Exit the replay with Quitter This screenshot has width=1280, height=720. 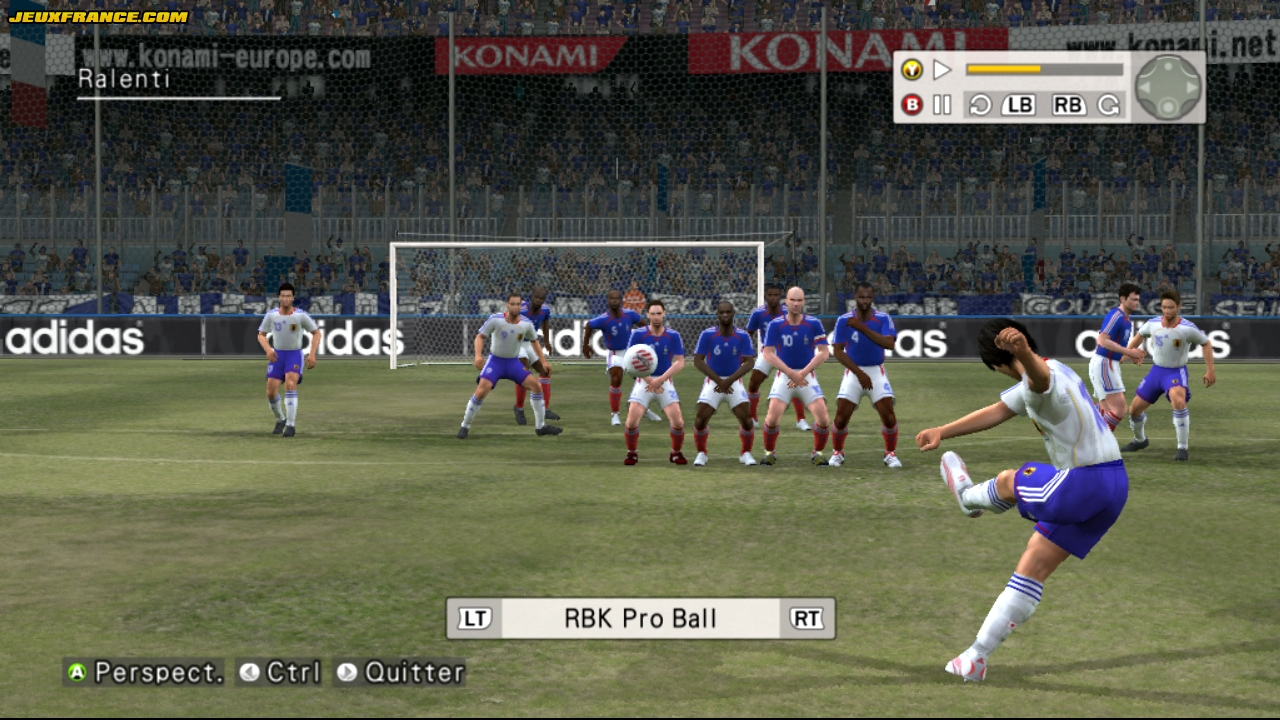click(x=414, y=673)
